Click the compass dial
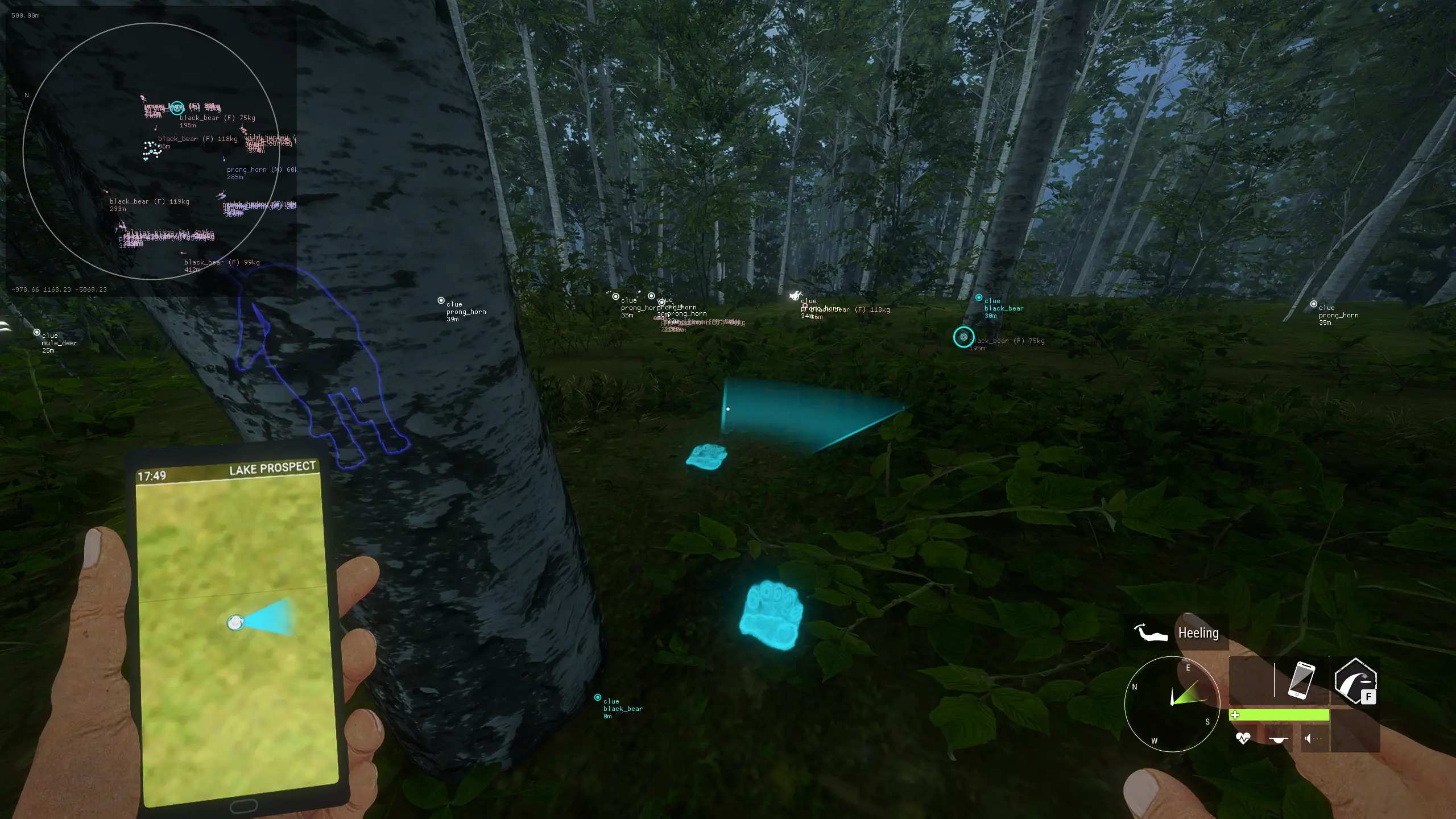1456x819 pixels. (x=1172, y=704)
